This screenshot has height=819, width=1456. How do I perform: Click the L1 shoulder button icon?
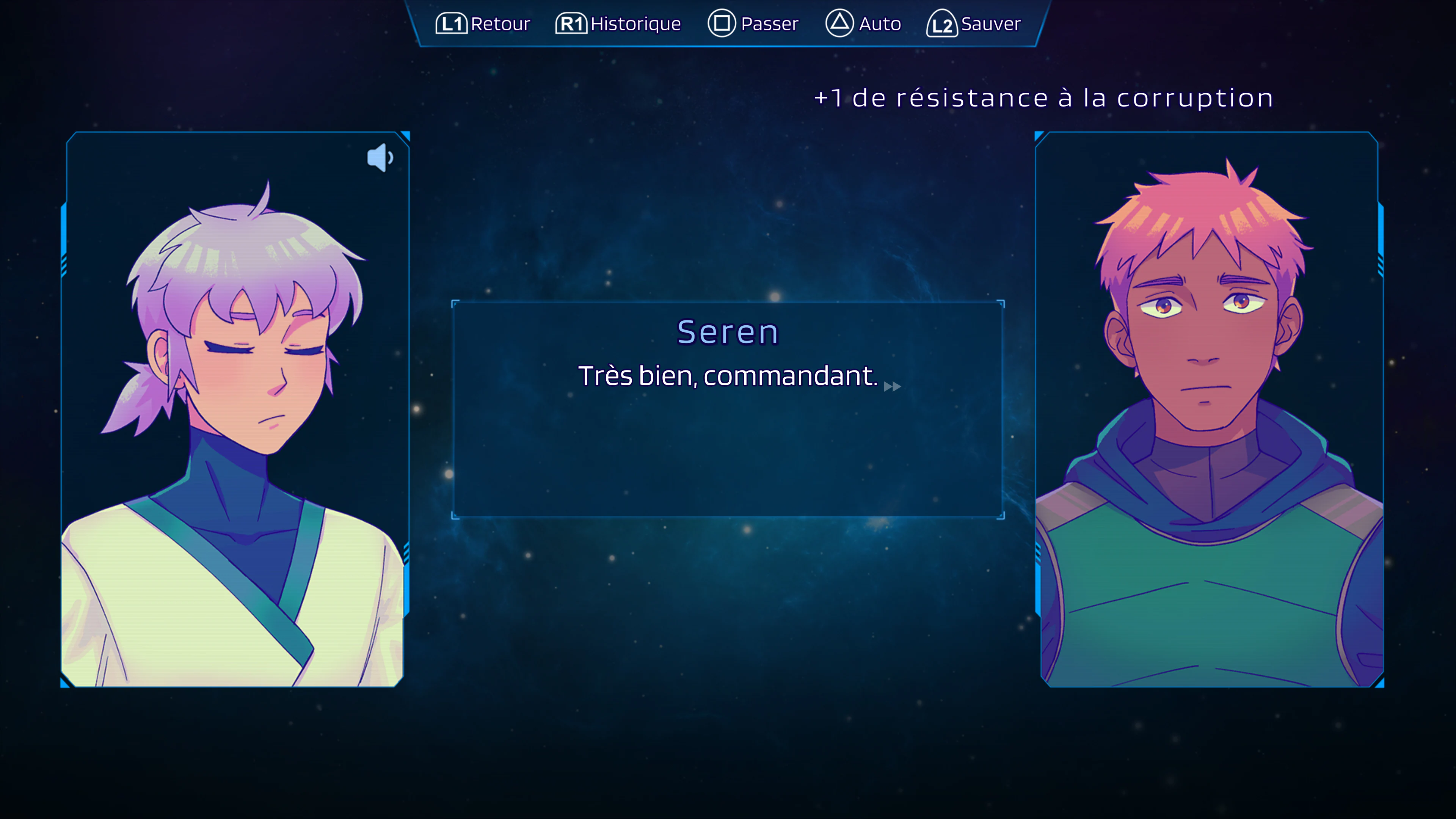tap(452, 24)
